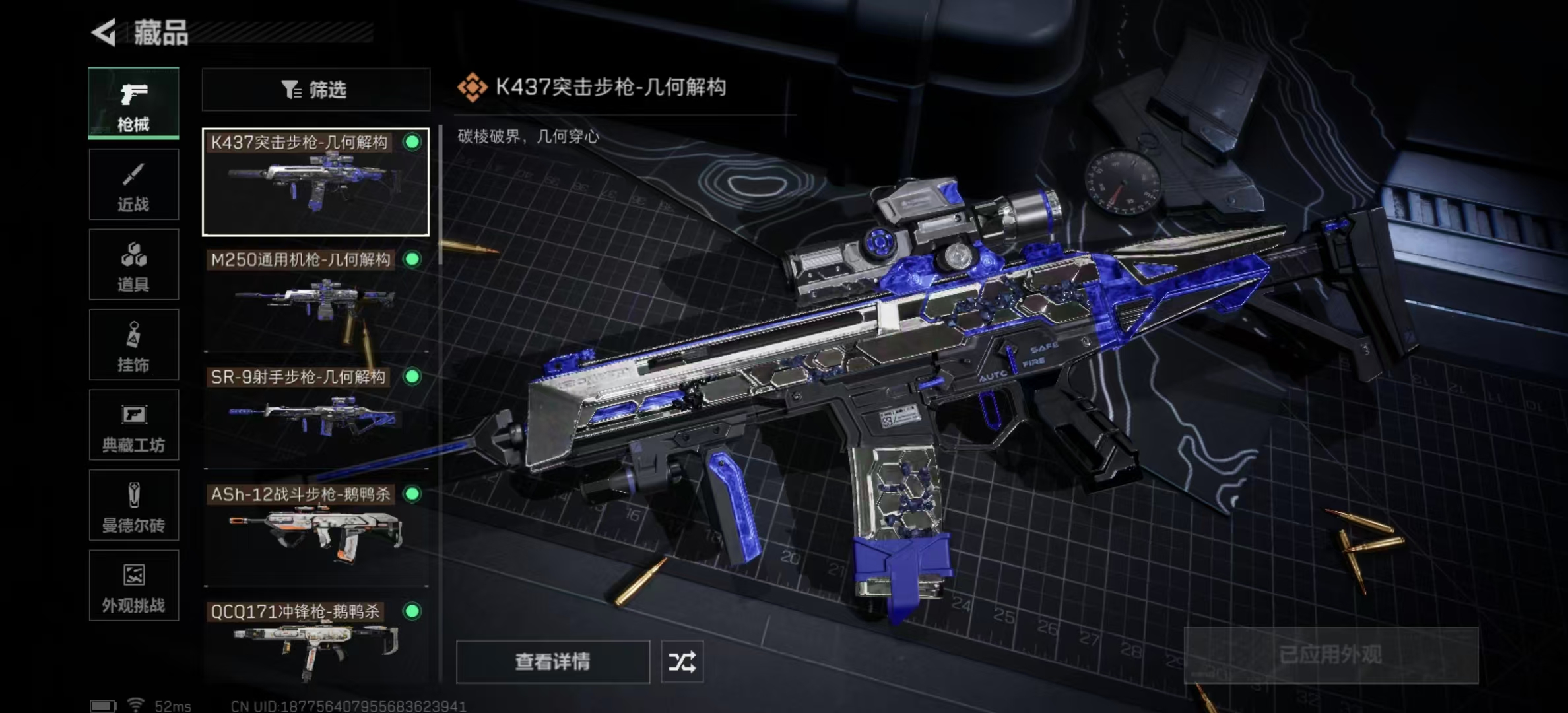
Task: Select the ASh-12战斗步枪-鹅鸭杀 skin
Action: pyautogui.click(x=315, y=535)
